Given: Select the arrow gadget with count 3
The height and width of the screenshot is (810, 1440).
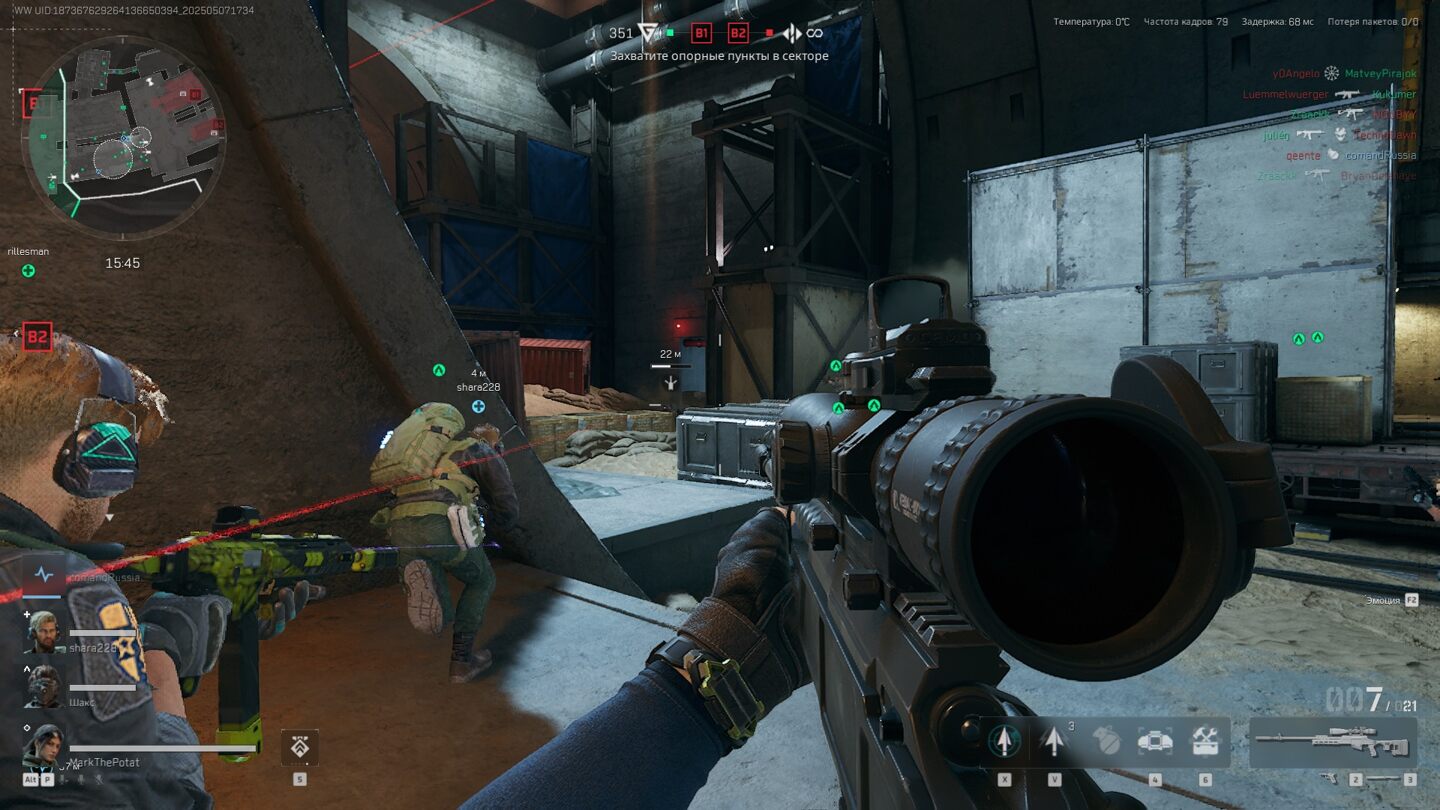Looking at the screenshot, I should (1053, 741).
